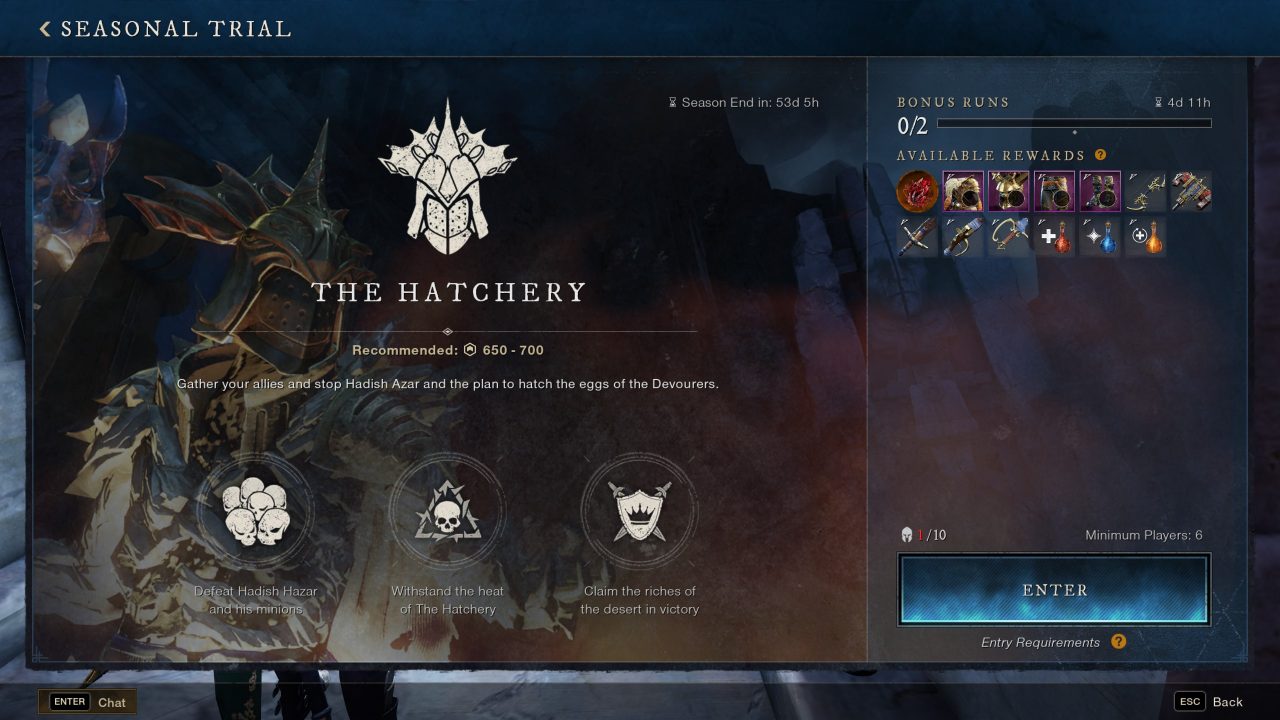Viewport: 1280px width, 720px height.
Task: Select the 'Withstand the heat' skull emblem
Action: point(447,511)
